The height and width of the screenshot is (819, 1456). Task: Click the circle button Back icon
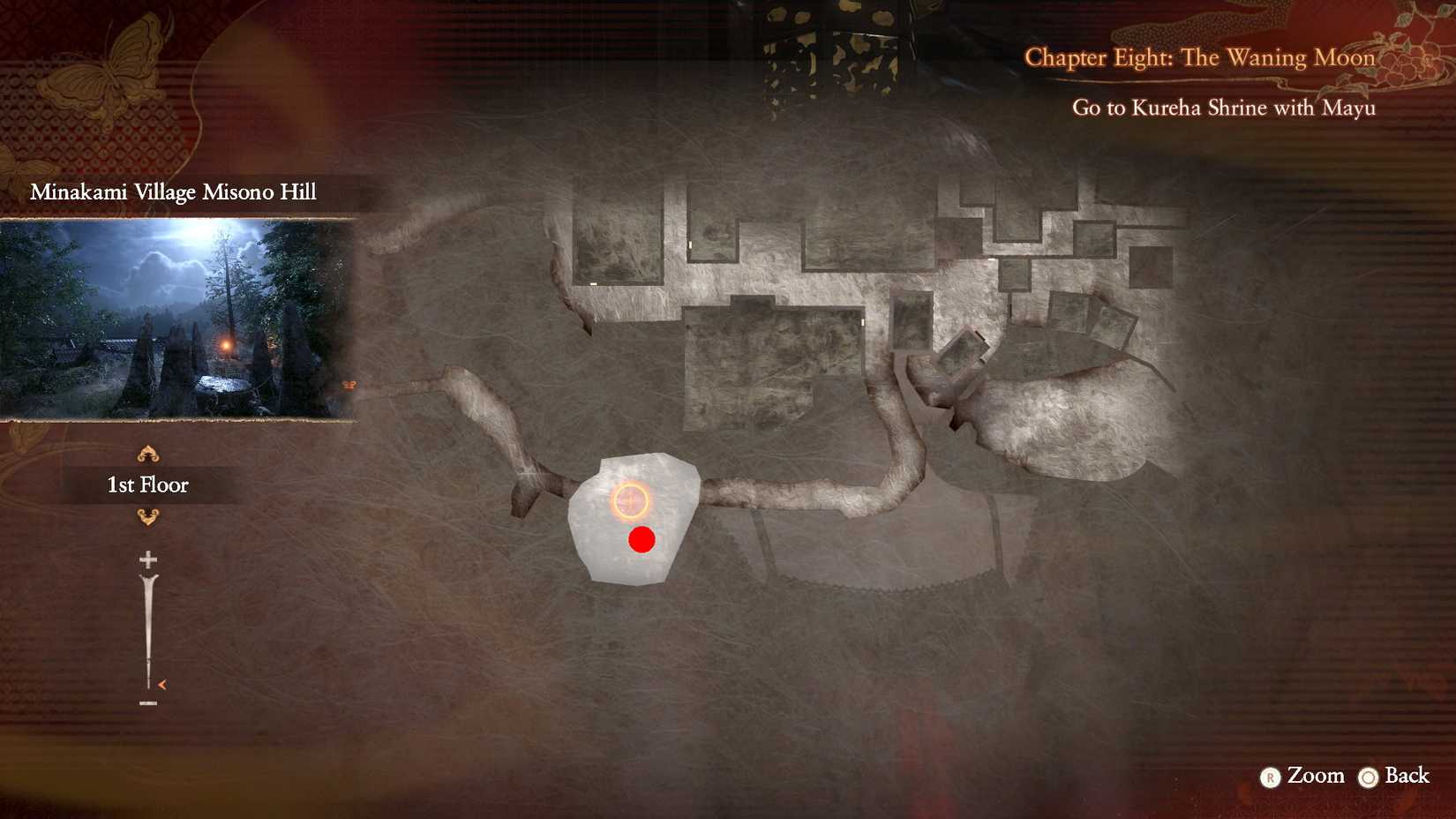[1370, 778]
